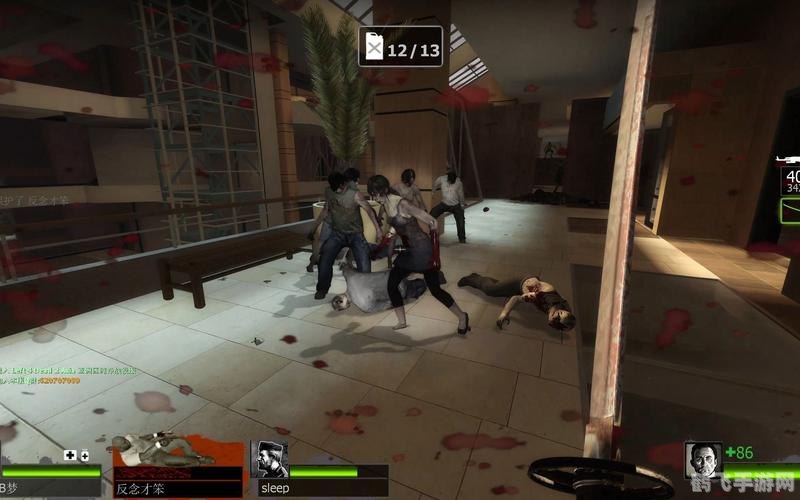Select teammate sleep's portrait
800x500 pixels.
(271, 461)
